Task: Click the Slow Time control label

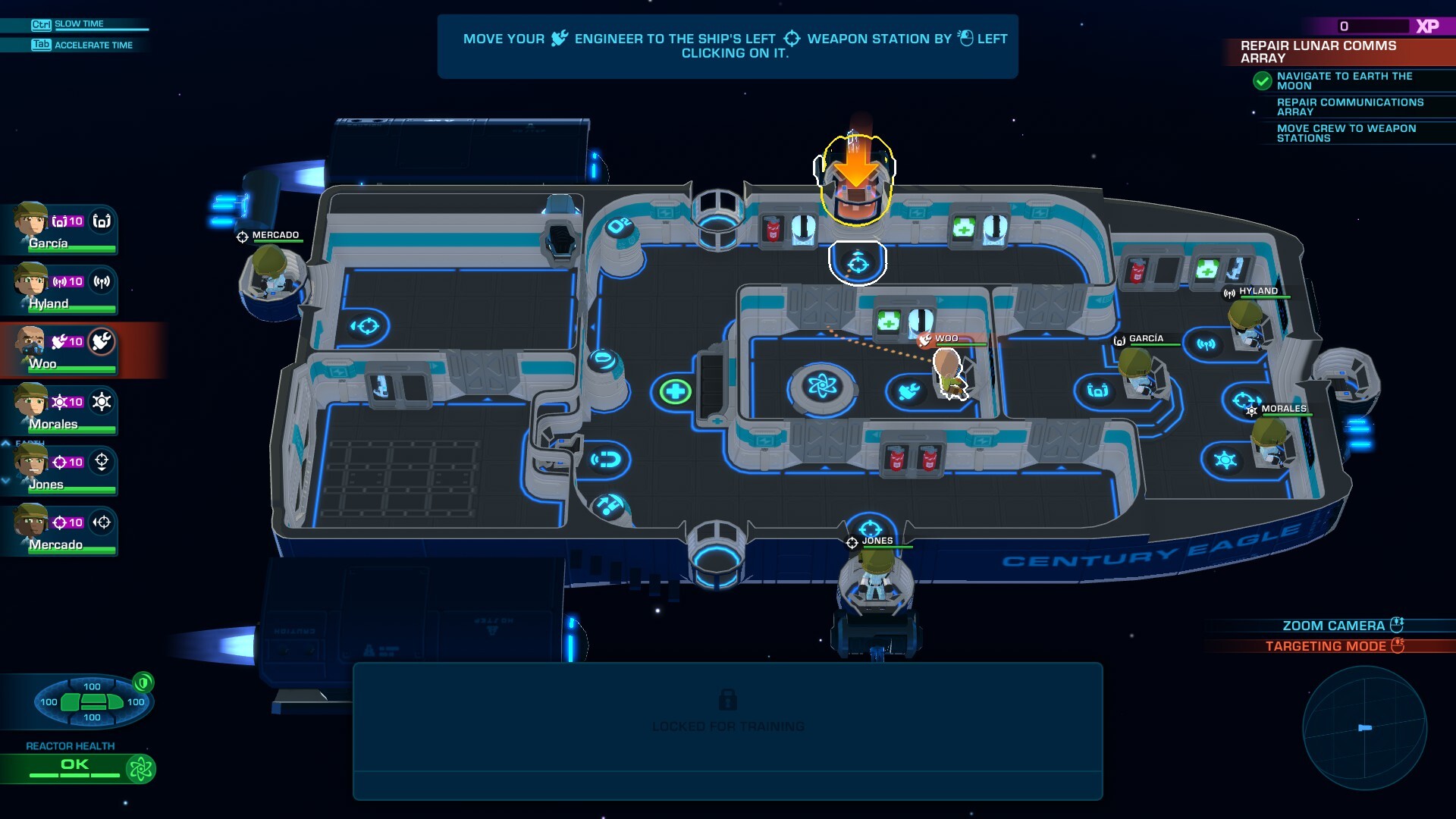Action: pos(79,24)
